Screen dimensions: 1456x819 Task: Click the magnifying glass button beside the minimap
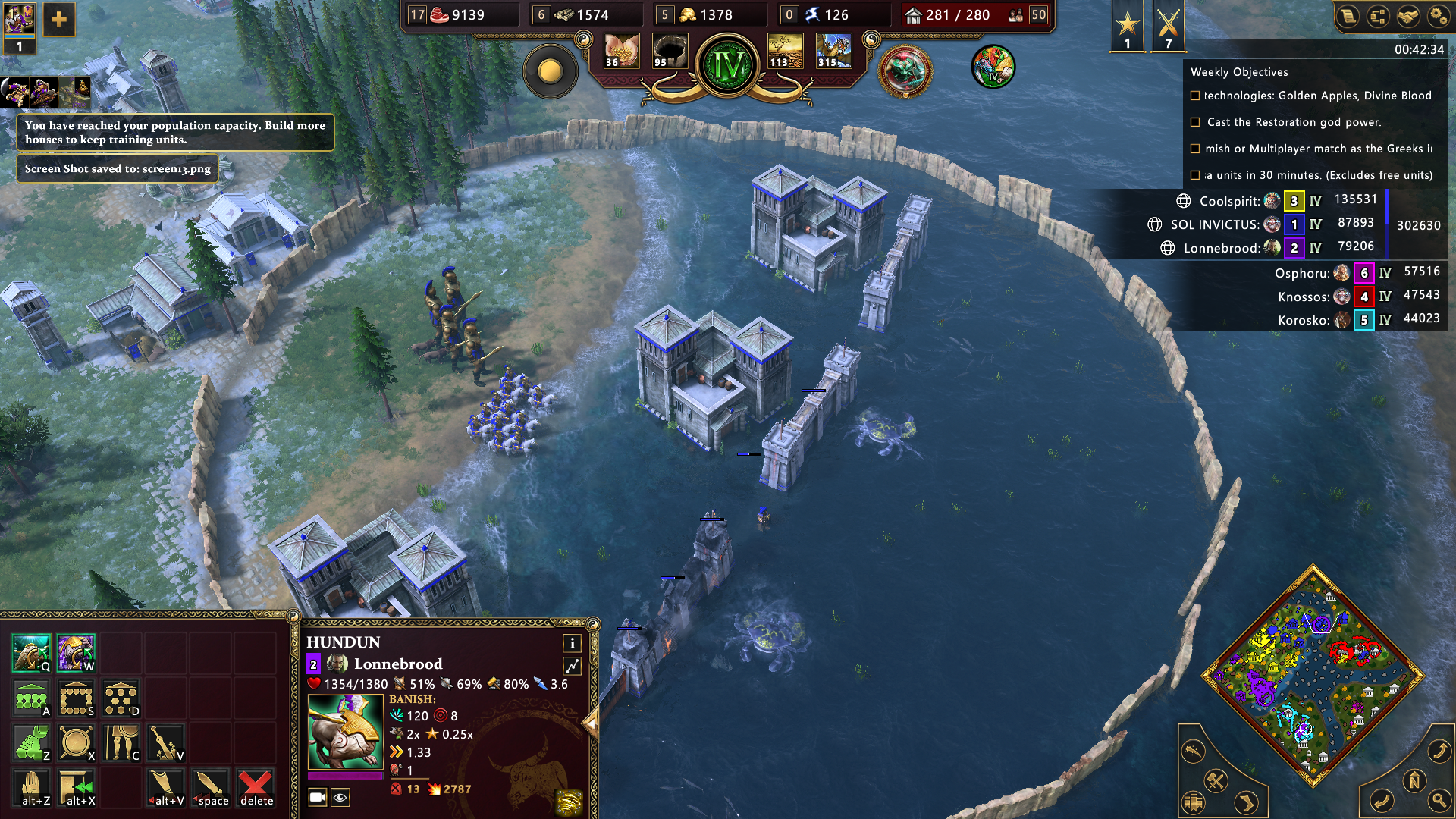[1439, 800]
